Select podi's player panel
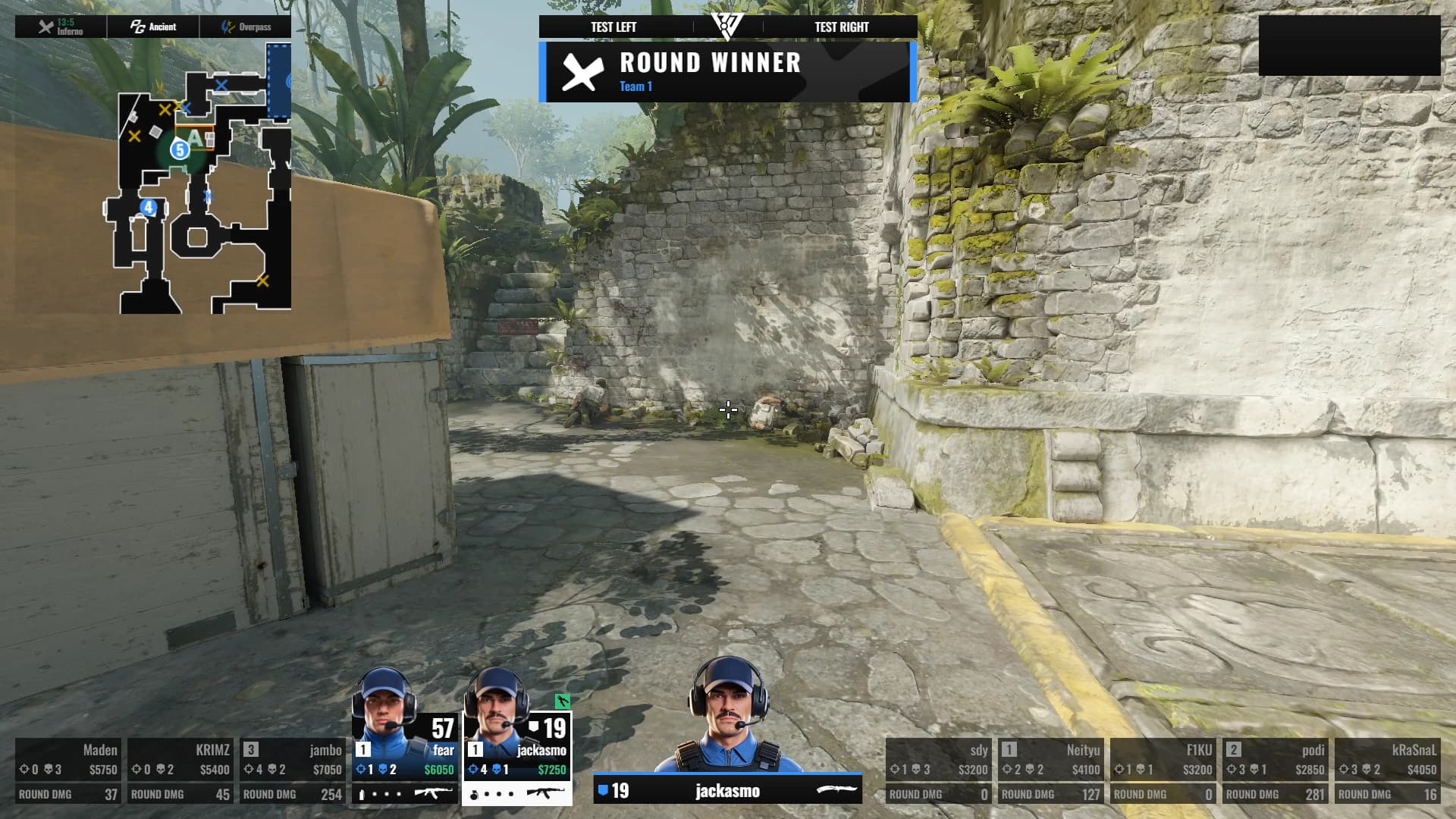Image resolution: width=1456 pixels, height=819 pixels. coord(1276,770)
